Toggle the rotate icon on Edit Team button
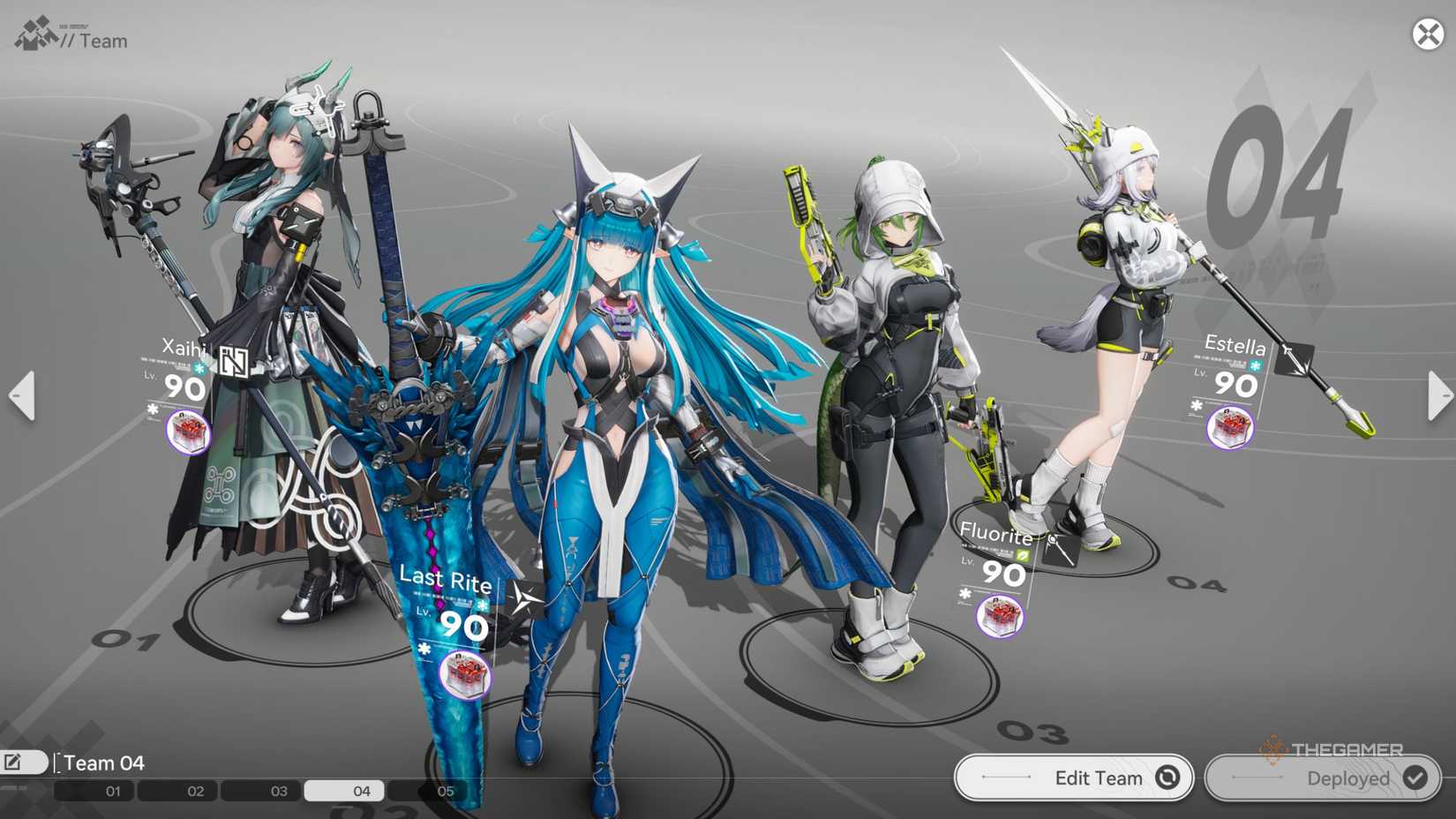The width and height of the screenshot is (1456, 819). pos(1167,778)
